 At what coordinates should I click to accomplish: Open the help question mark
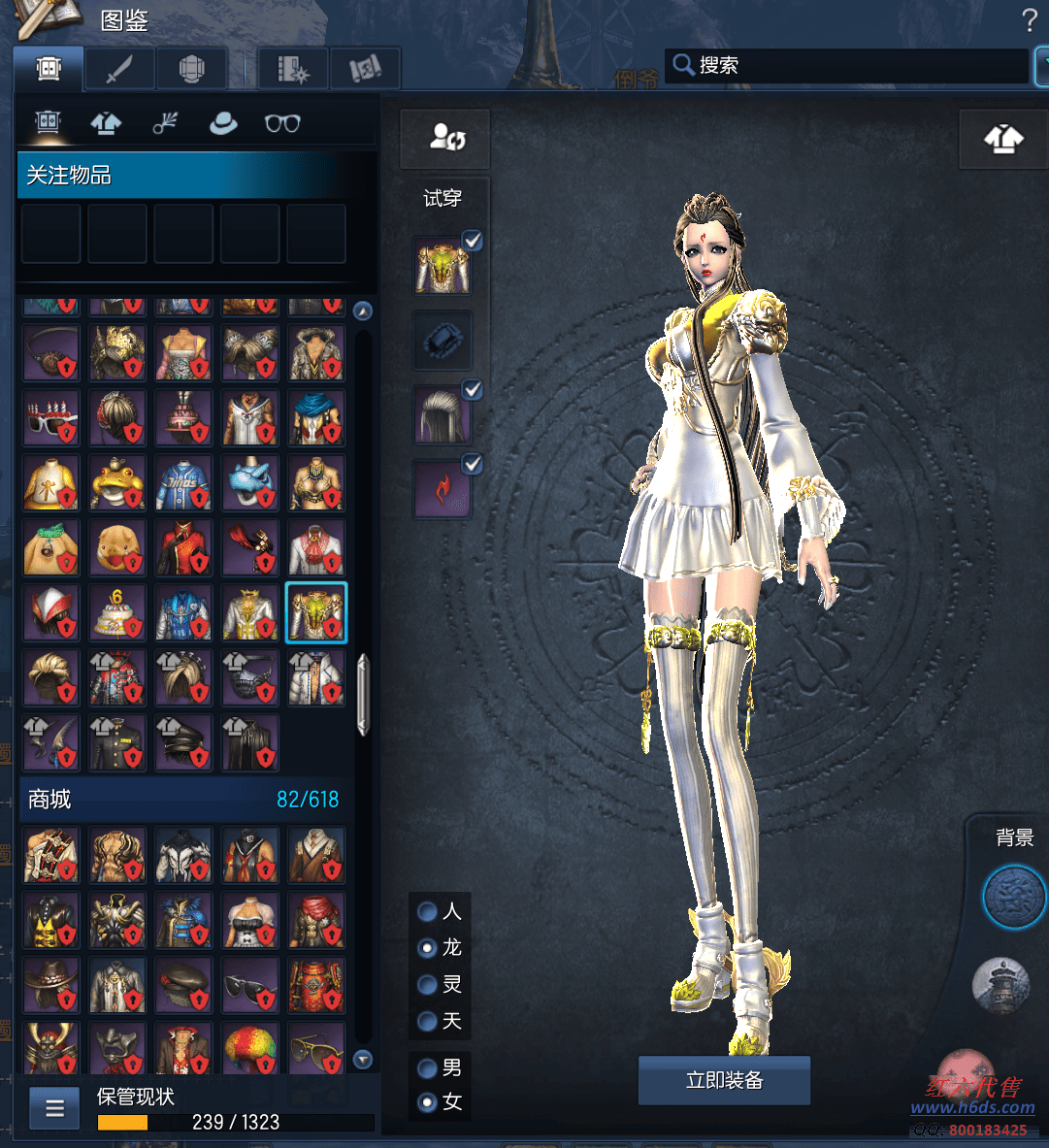point(1030,19)
